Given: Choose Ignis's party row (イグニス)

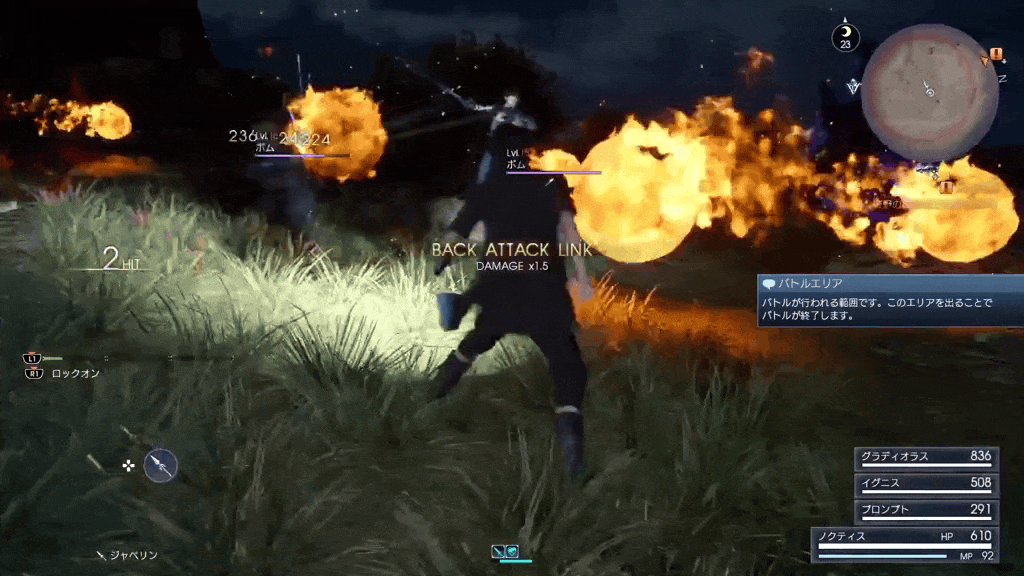Looking at the screenshot, I should point(925,484).
